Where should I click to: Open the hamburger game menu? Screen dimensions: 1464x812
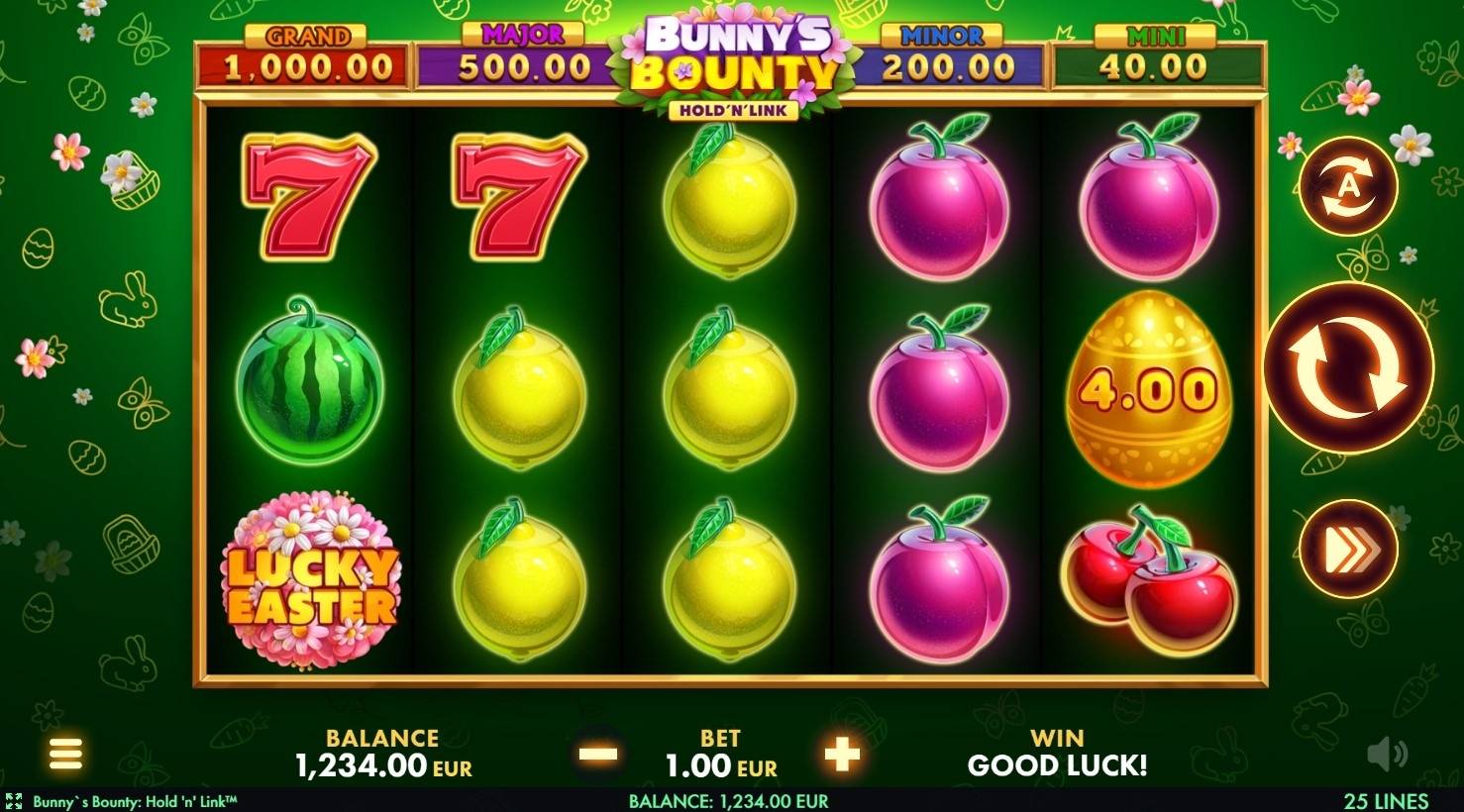[x=65, y=755]
